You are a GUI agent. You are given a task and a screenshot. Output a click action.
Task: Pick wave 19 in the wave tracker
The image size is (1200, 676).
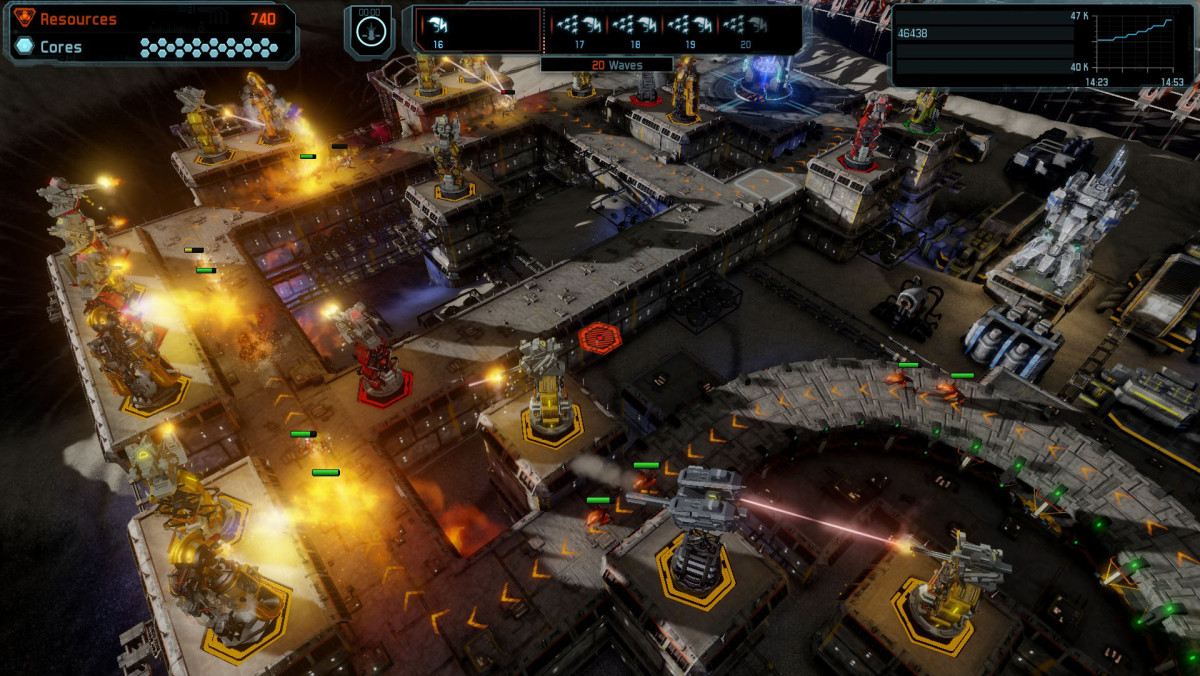pyautogui.click(x=690, y=29)
